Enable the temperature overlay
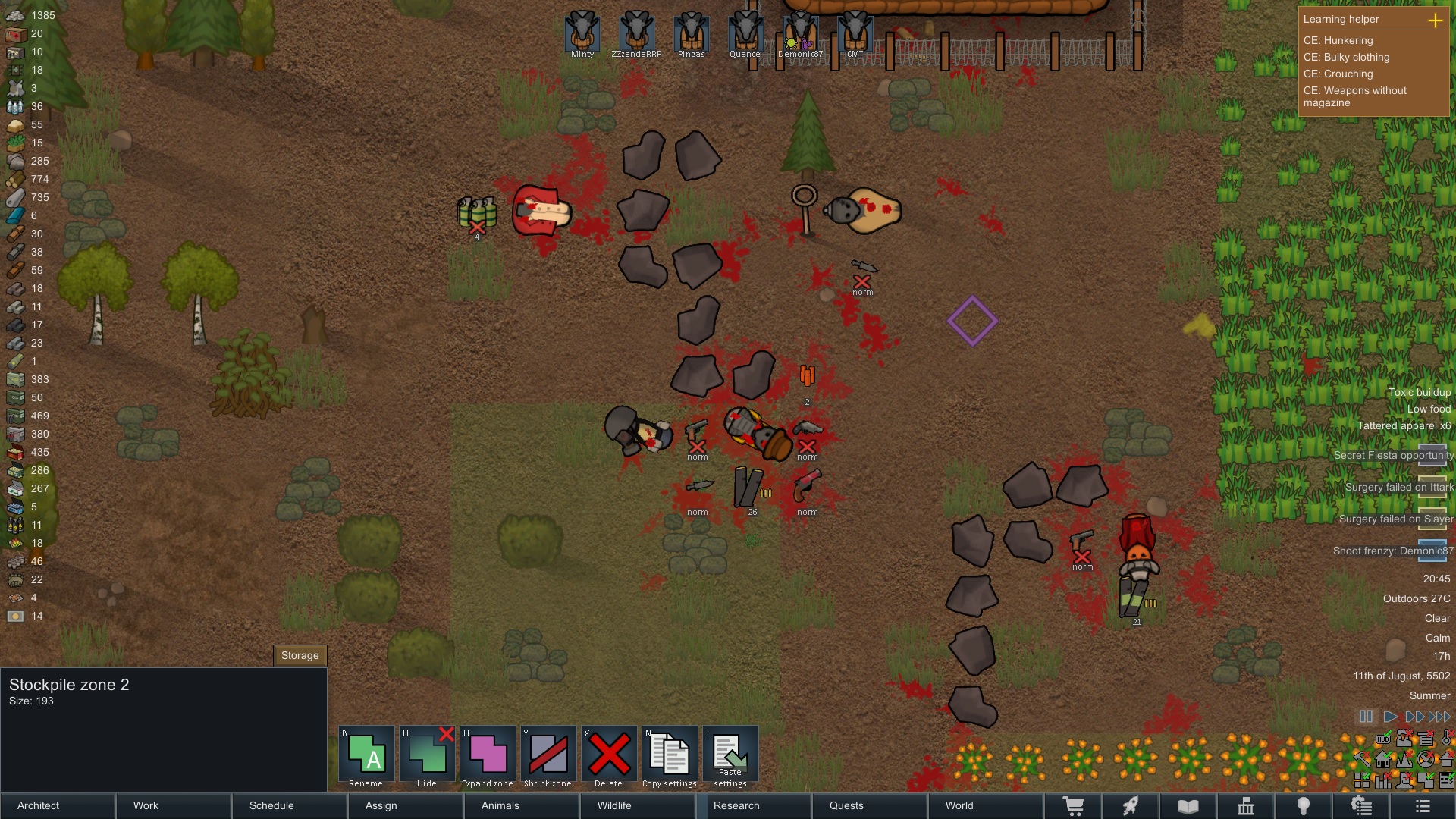 pos(1445,739)
